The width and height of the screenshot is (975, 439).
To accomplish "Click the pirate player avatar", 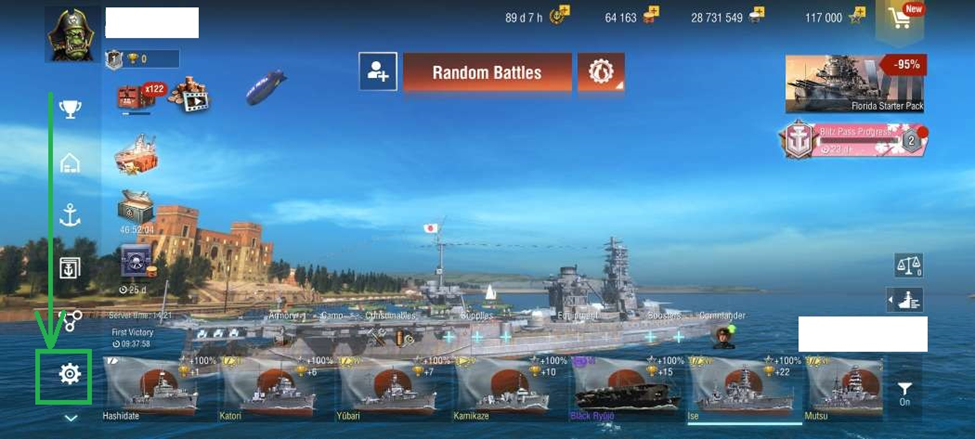I will point(72,35).
